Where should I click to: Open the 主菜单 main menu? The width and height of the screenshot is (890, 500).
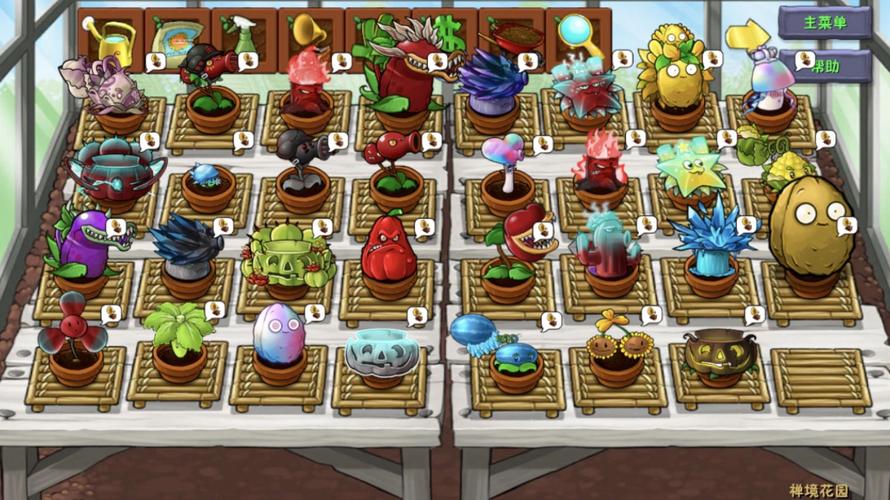point(824,22)
